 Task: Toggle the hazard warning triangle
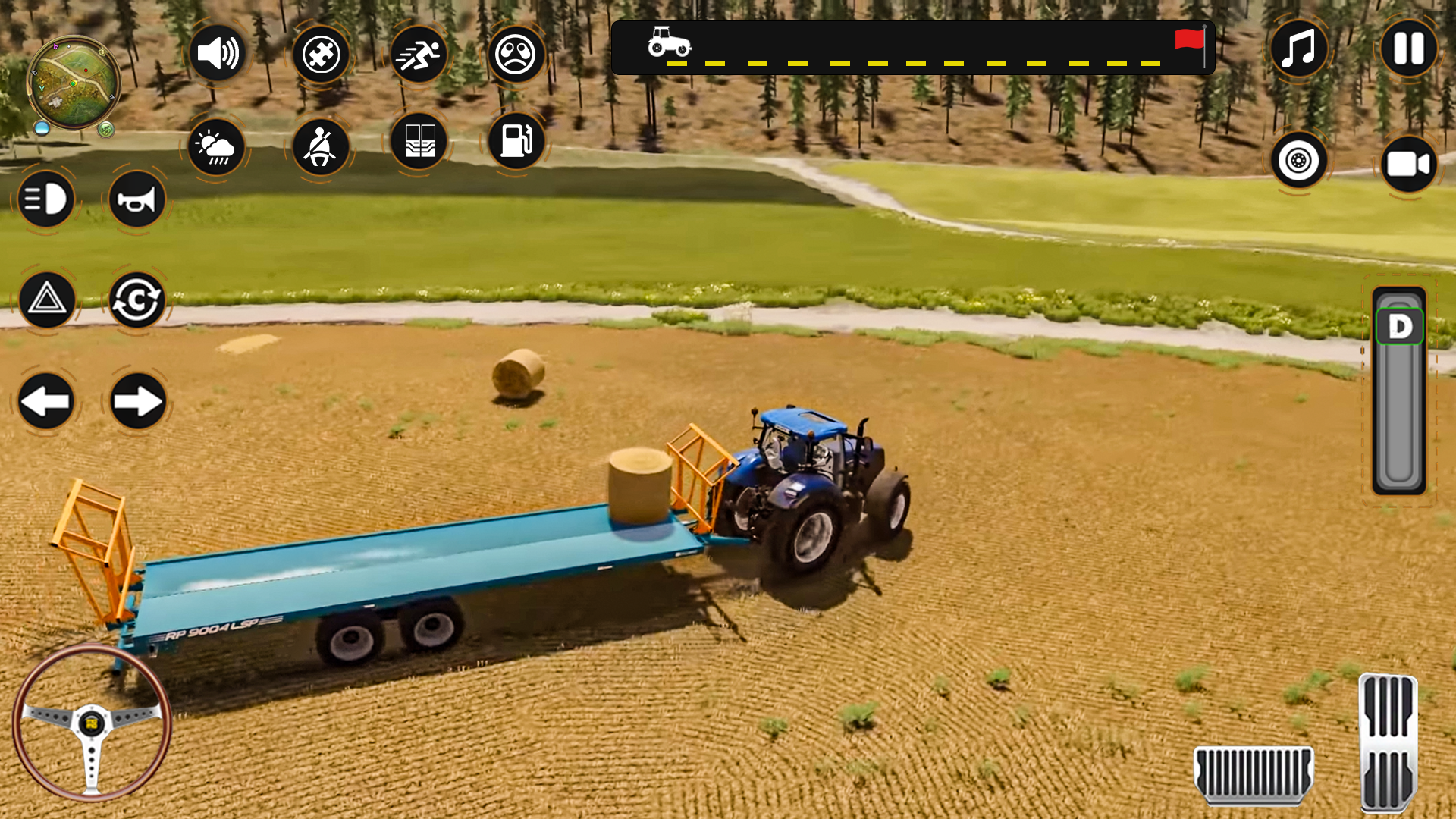(47, 300)
